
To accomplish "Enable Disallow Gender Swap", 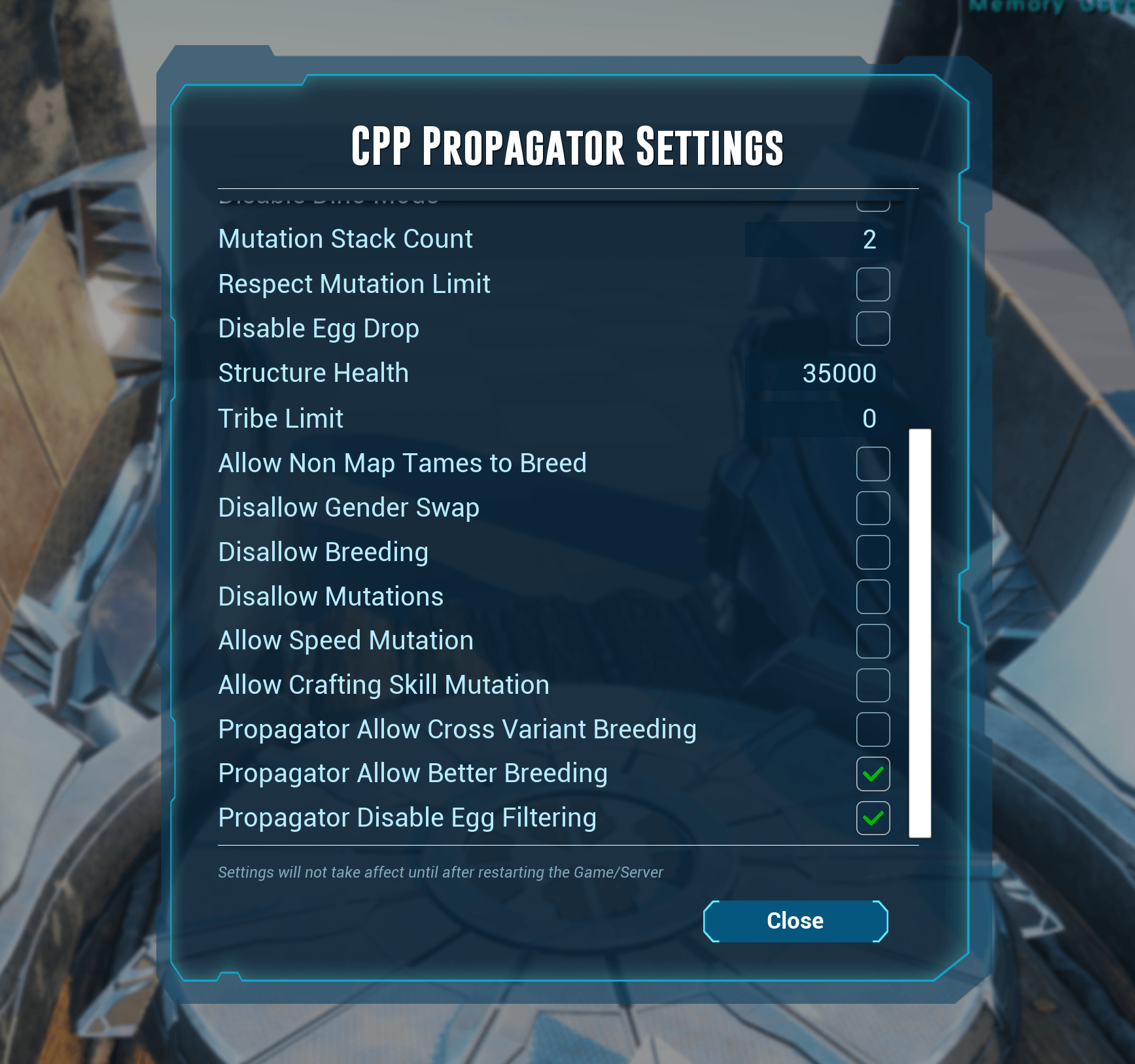I will click(873, 509).
